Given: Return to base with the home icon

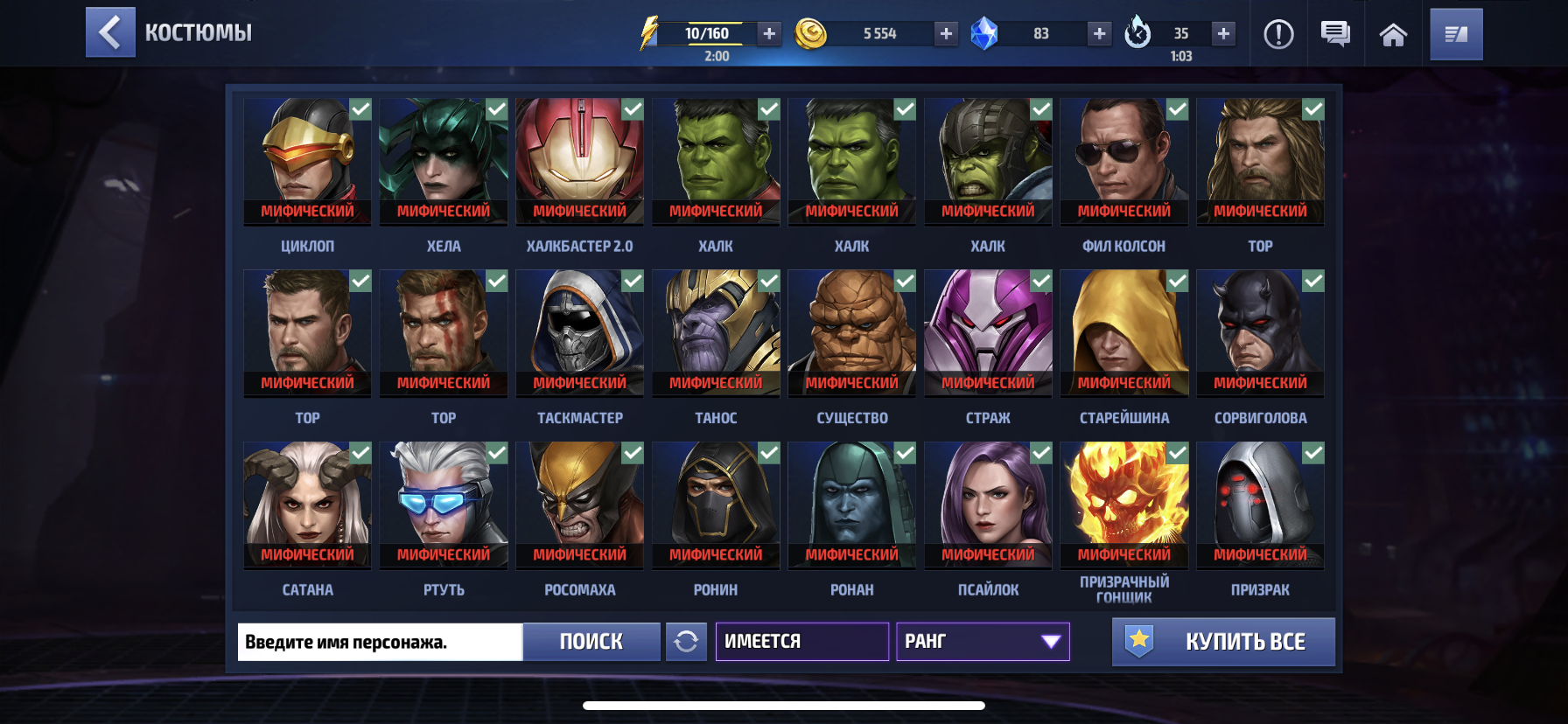Looking at the screenshot, I should [x=1393, y=33].
